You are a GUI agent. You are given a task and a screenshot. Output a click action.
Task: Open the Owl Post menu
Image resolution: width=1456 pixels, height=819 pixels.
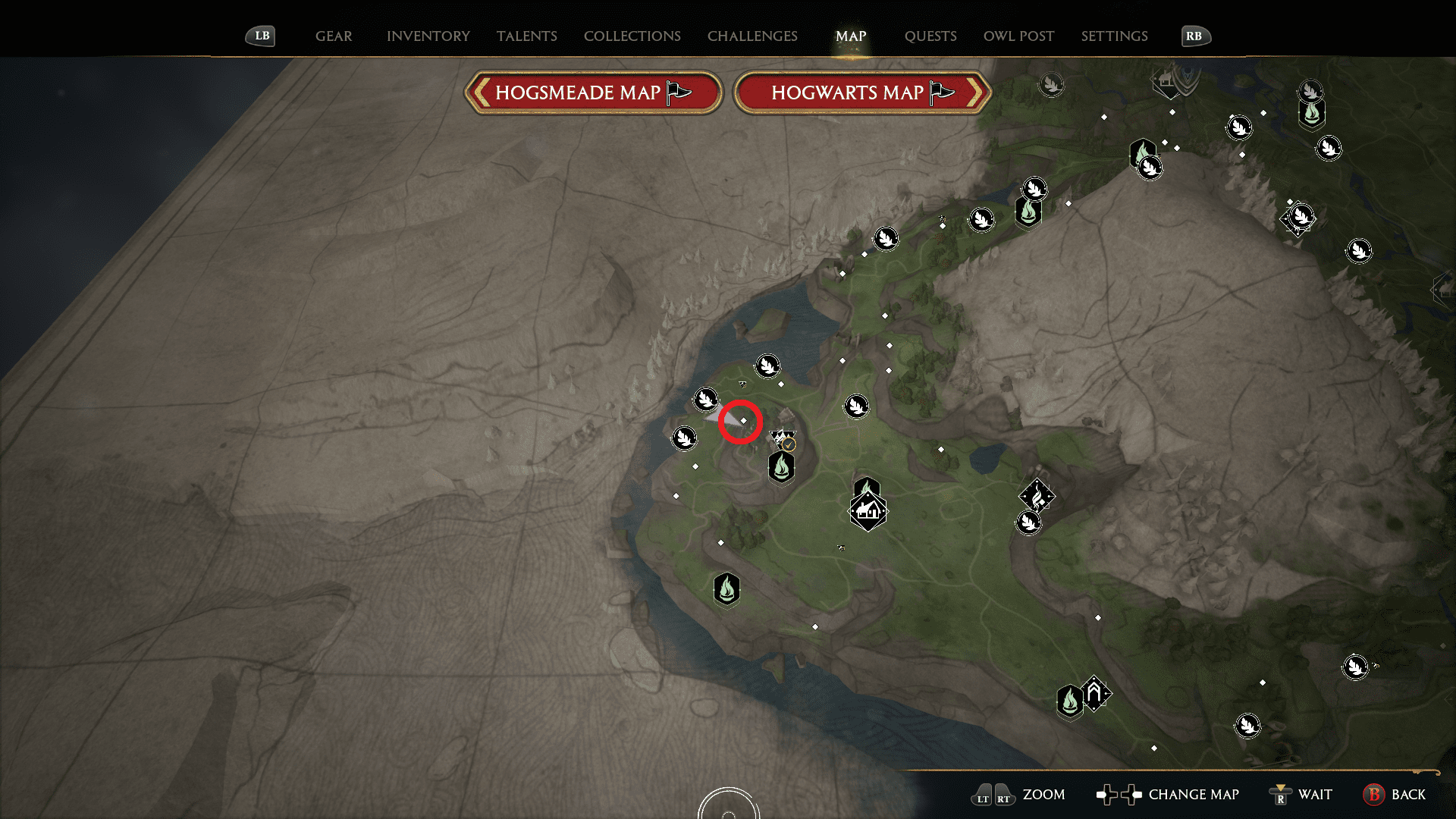click(1018, 36)
